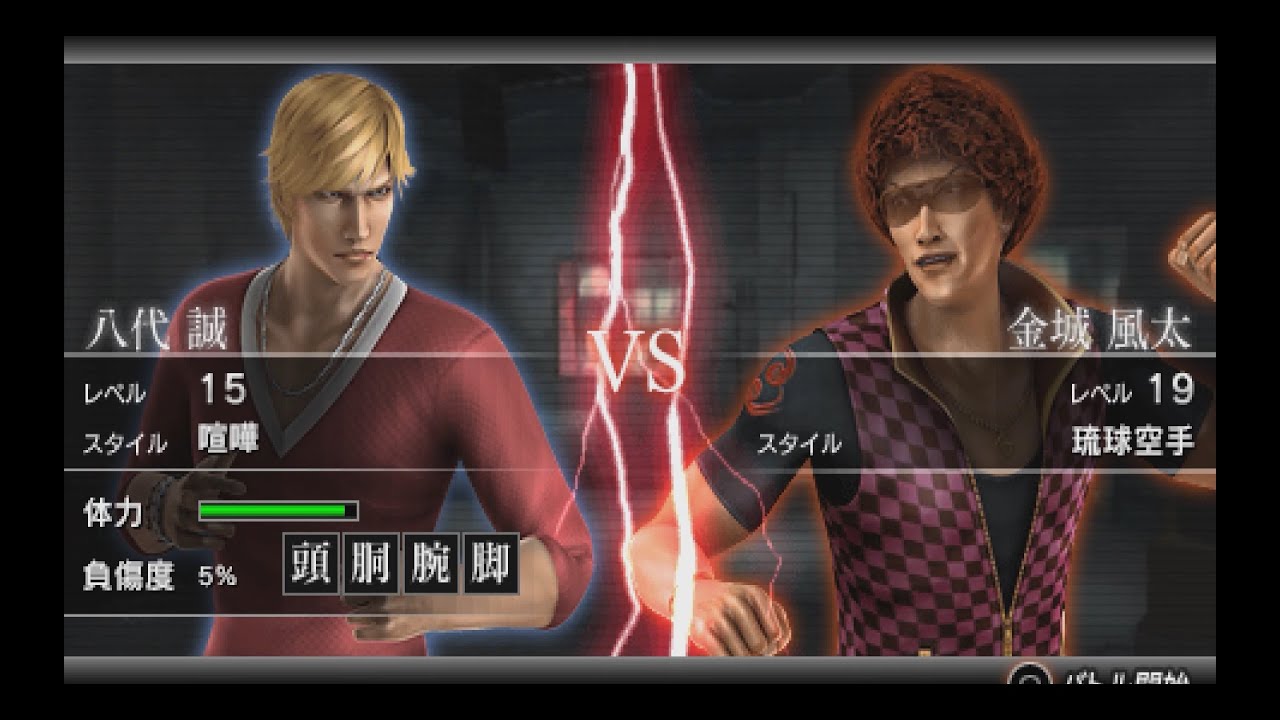Viewport: 1280px width, 720px height.
Task: Click the レベル 19 level label
Action: (1135, 388)
